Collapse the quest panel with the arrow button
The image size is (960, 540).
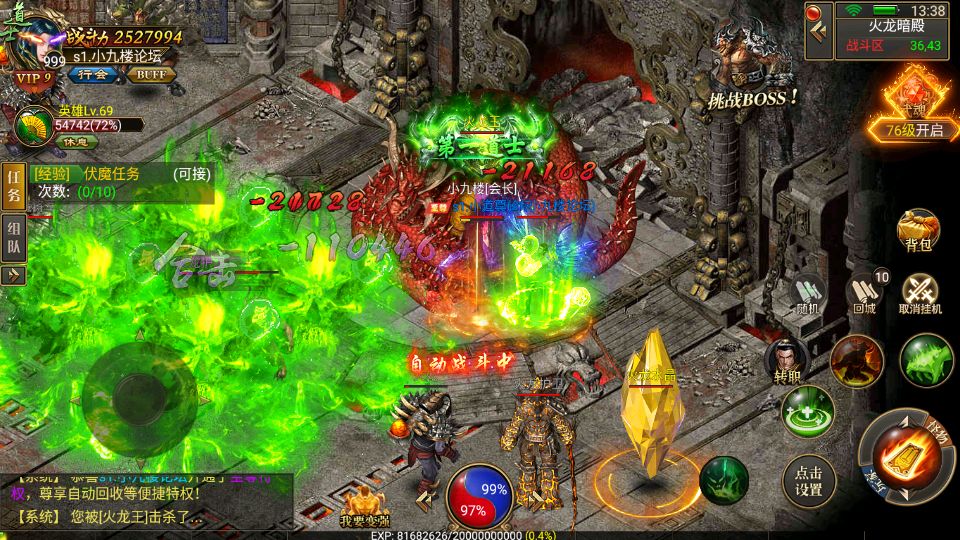(x=13, y=275)
